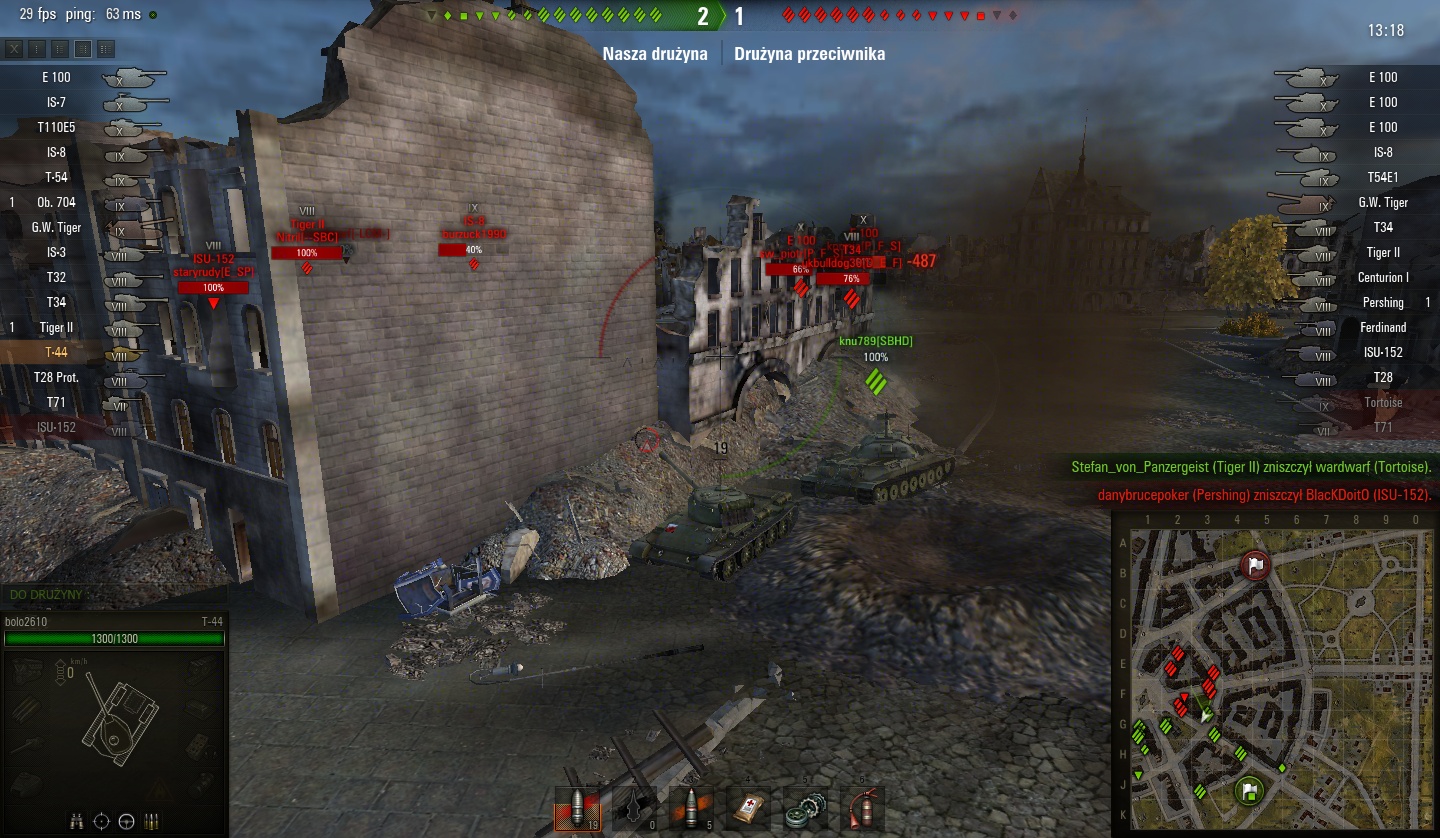Switch player panel to the widest list mode
Screen dimensions: 1440x838
106,48
